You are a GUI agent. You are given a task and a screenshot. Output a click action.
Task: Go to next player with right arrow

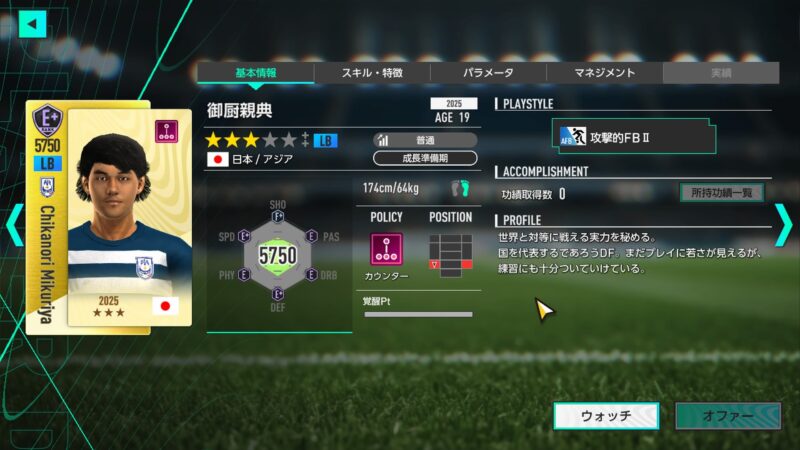[x=783, y=224]
